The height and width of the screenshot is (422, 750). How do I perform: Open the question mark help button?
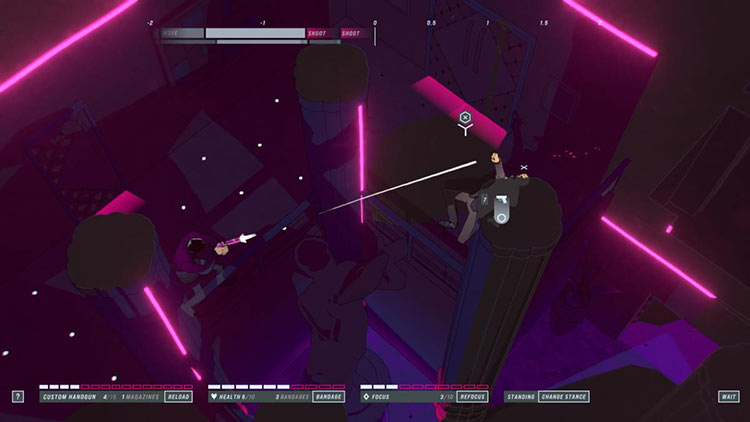pos(17,397)
